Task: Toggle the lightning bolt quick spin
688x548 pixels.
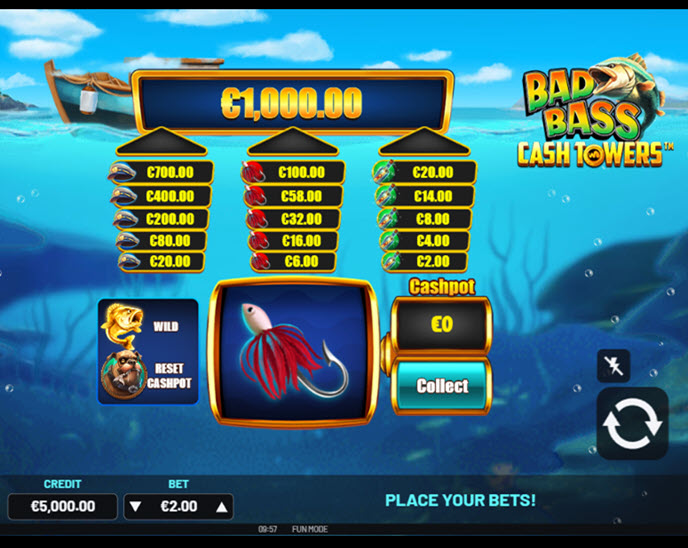Action: 613,366
